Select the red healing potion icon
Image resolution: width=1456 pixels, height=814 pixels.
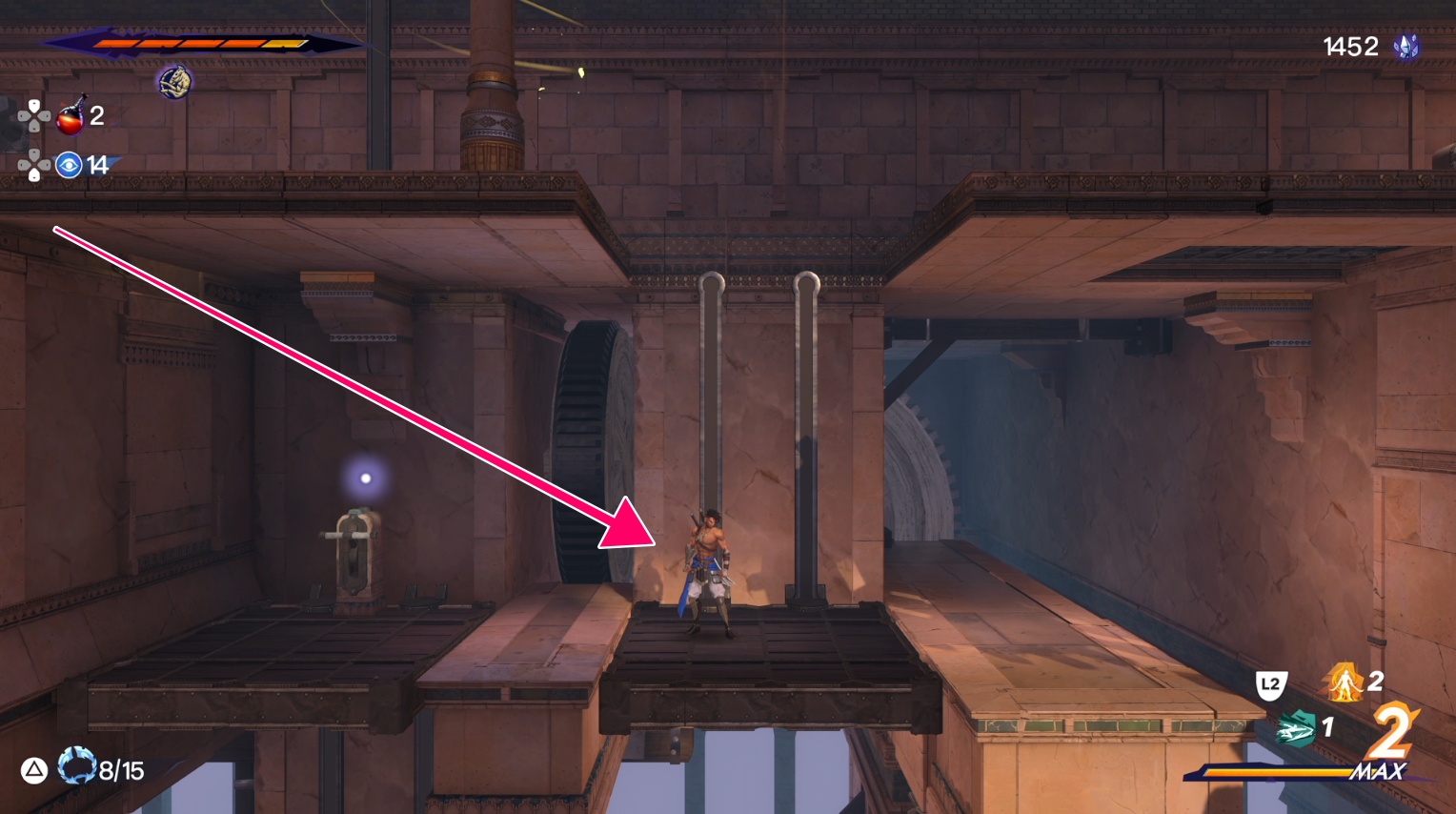(x=71, y=116)
